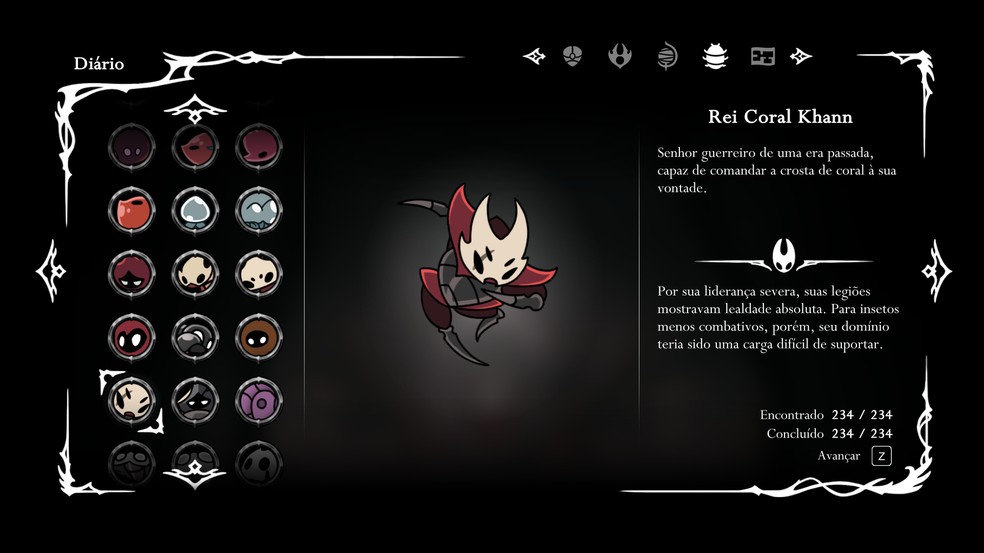984x553 pixels.
Task: Select the red blob creature entry
Action: tap(132, 210)
